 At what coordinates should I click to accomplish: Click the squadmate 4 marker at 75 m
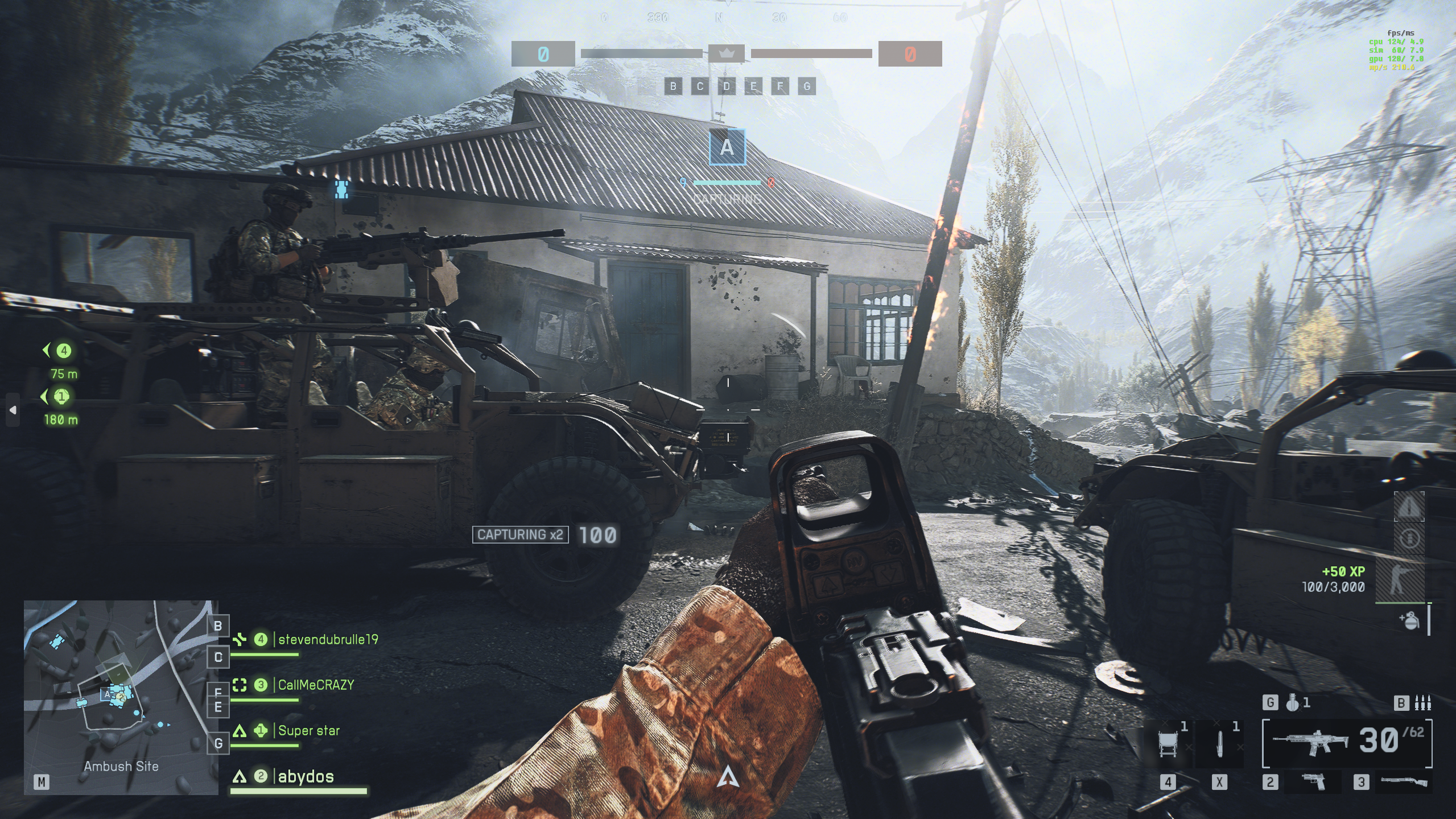pos(63,351)
